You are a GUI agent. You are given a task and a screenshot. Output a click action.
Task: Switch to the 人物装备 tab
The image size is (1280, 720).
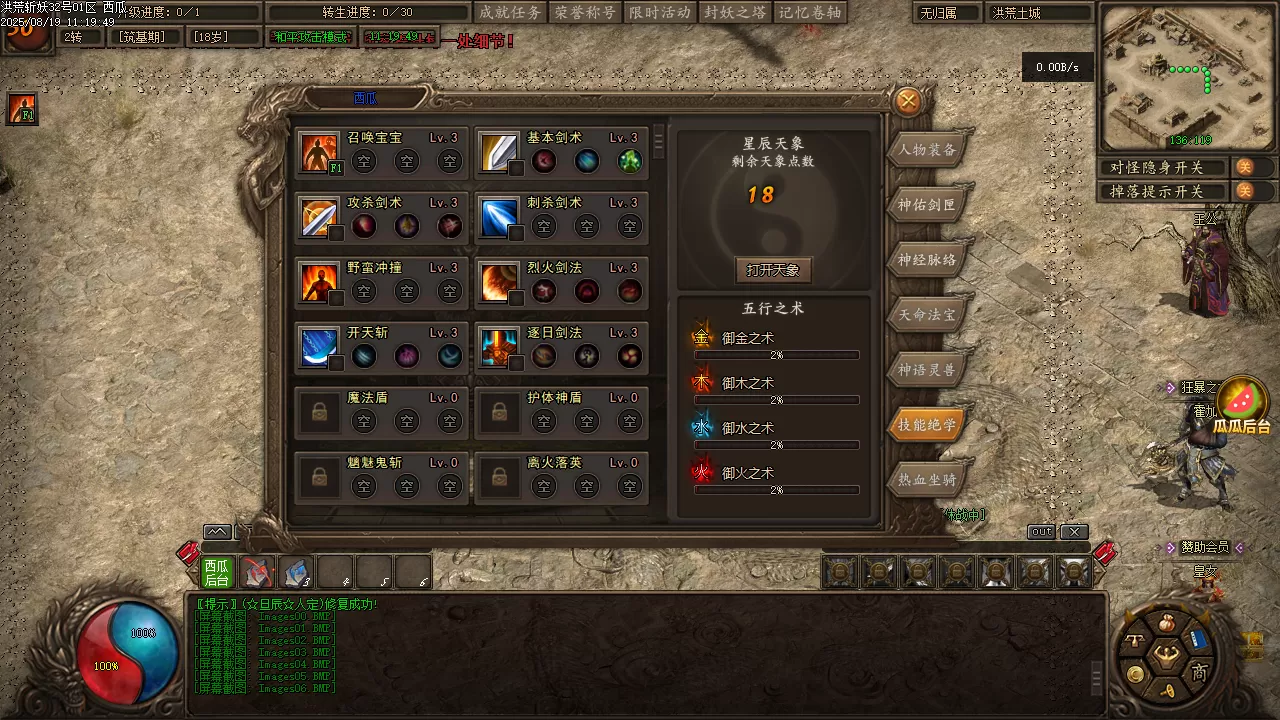tap(927, 150)
